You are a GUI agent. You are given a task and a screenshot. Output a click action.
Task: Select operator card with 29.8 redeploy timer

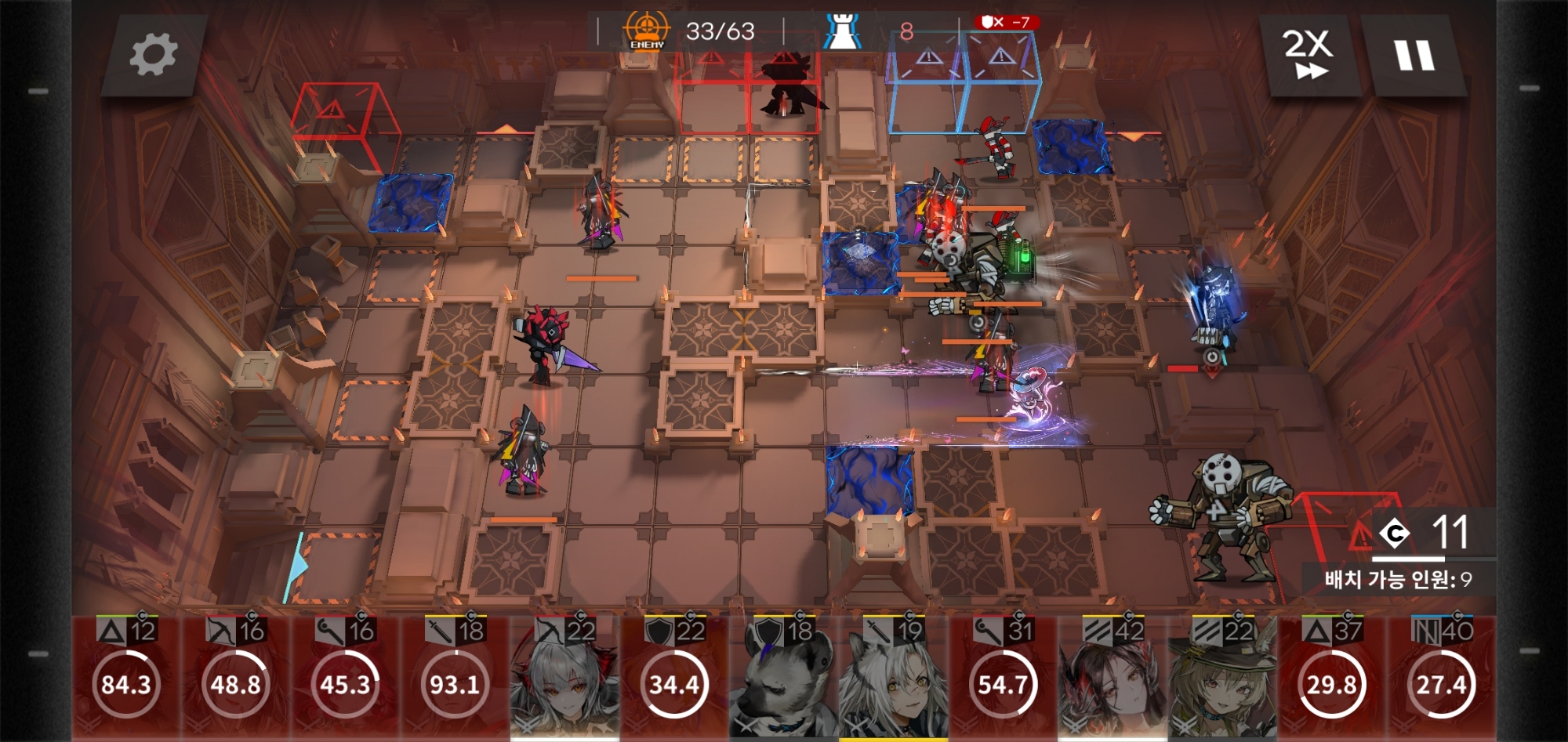point(1332,679)
